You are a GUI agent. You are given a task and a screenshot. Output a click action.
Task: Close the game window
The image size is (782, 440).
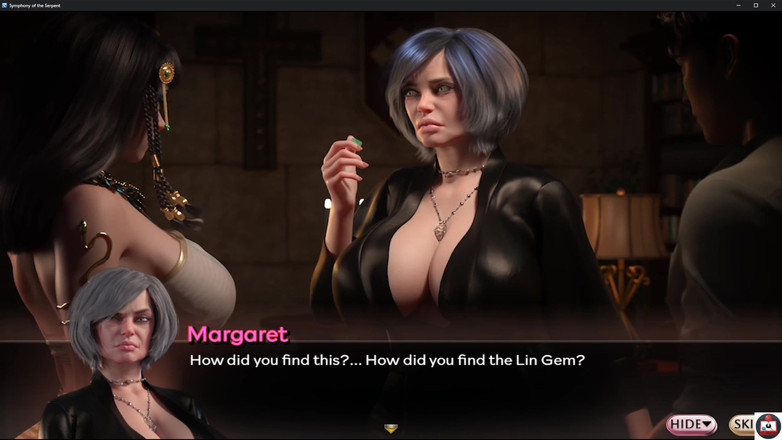[x=772, y=5]
